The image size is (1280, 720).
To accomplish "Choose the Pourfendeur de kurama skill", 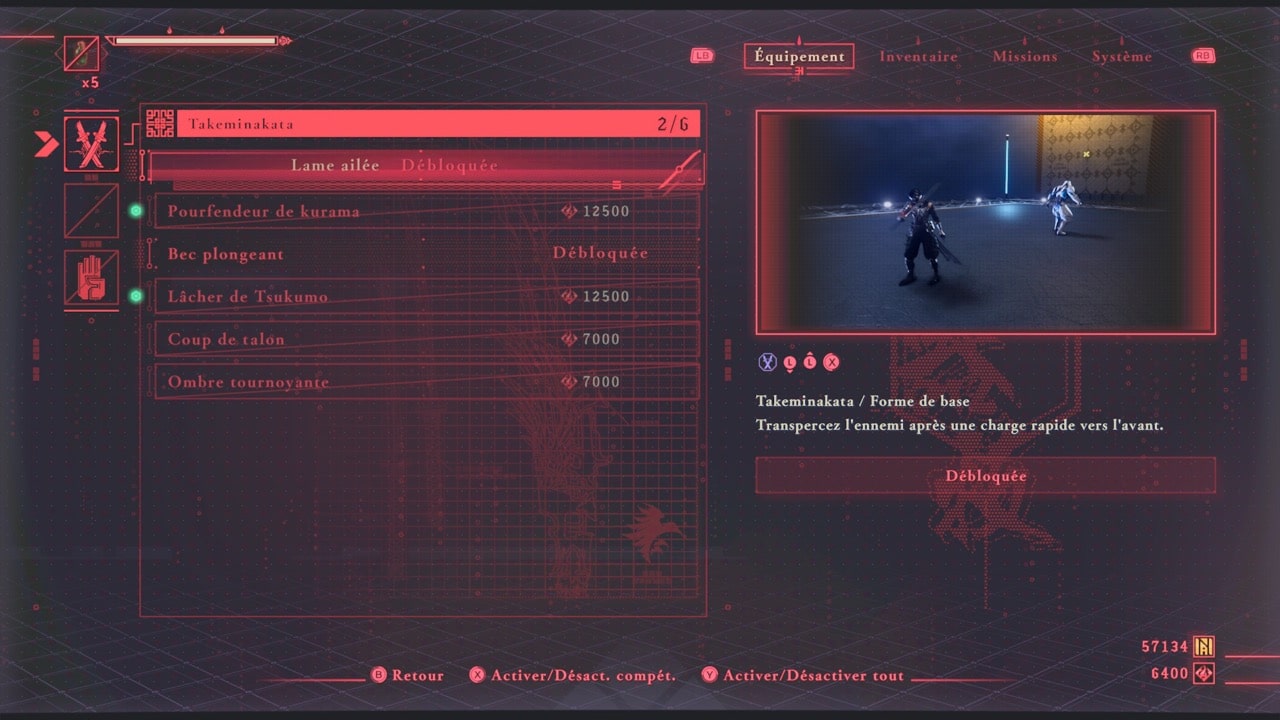I will (x=425, y=211).
